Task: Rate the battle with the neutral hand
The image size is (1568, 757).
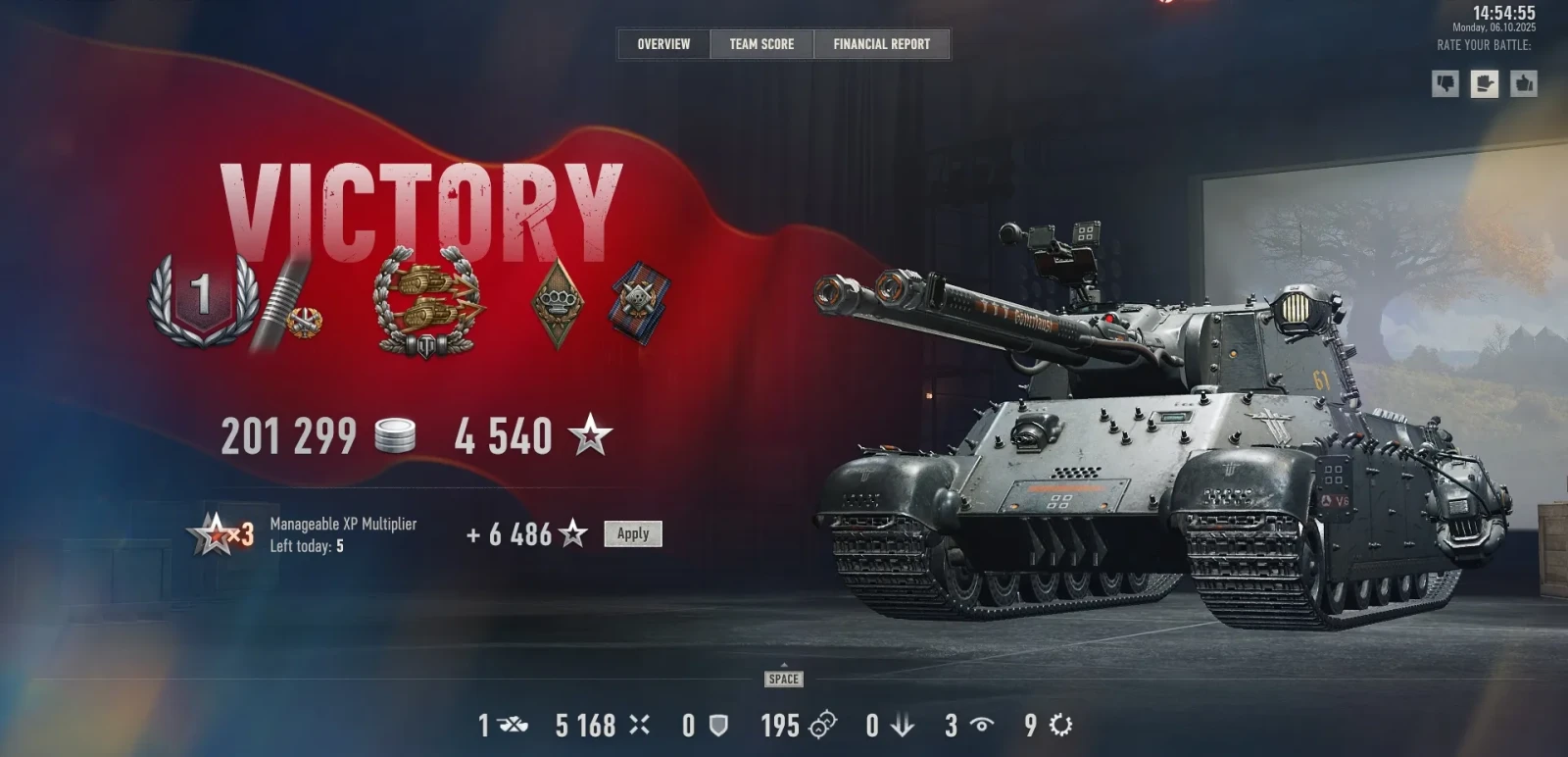Action: coord(1485,83)
